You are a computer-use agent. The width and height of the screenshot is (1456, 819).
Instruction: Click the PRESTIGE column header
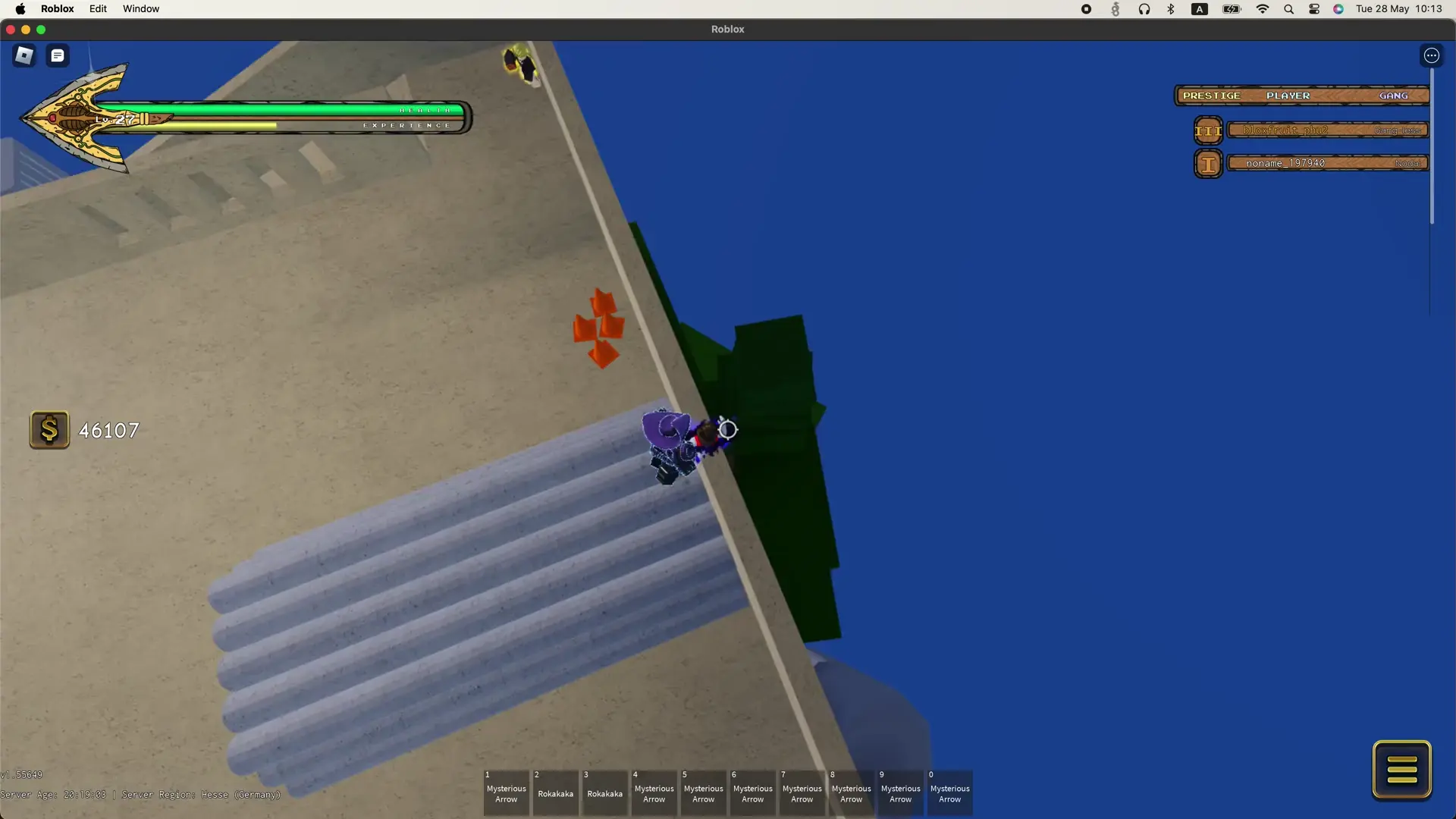(x=1212, y=95)
